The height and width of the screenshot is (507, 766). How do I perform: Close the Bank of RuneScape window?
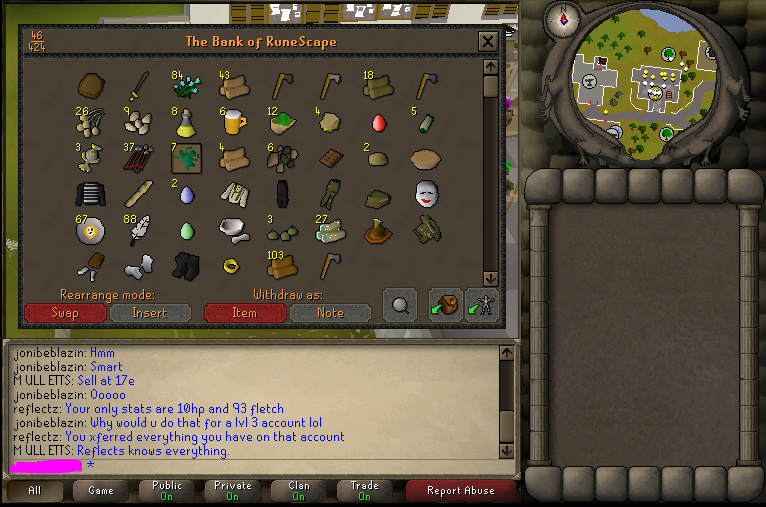coord(488,42)
